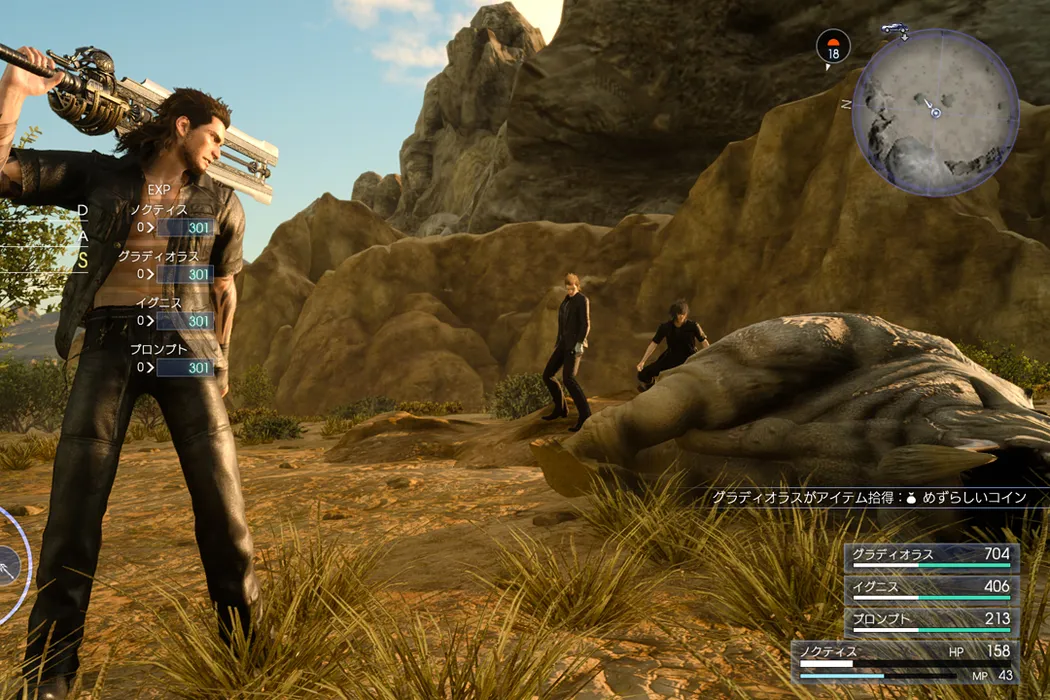Click the car icon above the minimap
Screen dimensions: 1050x700
coord(894,29)
